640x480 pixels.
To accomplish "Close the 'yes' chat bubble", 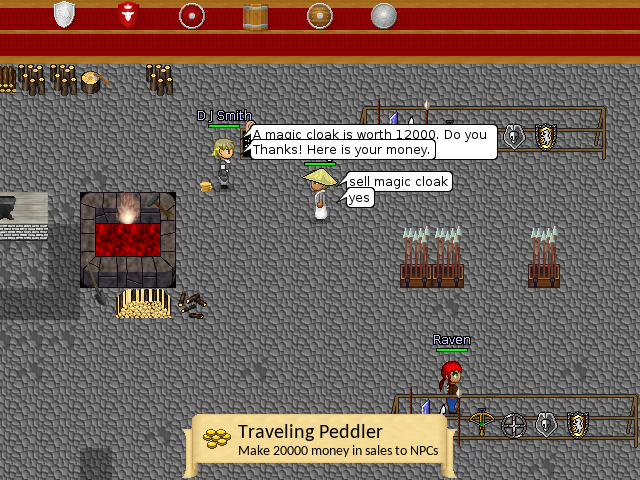I will 359,198.
